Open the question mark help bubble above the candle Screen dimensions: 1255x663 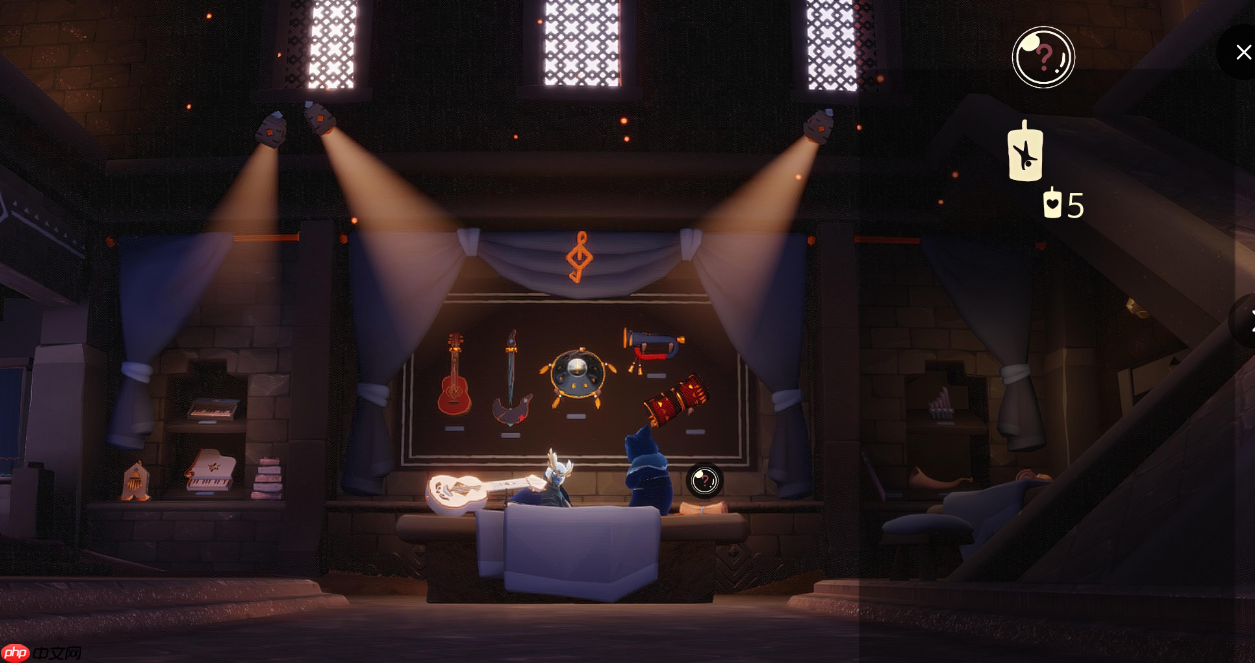click(1043, 57)
